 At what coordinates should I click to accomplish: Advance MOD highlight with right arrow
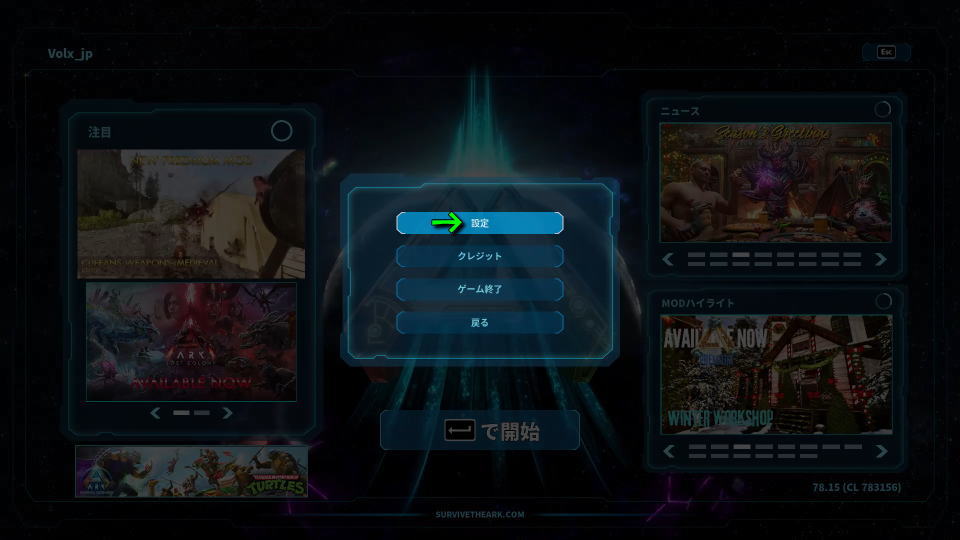pyautogui.click(x=881, y=451)
